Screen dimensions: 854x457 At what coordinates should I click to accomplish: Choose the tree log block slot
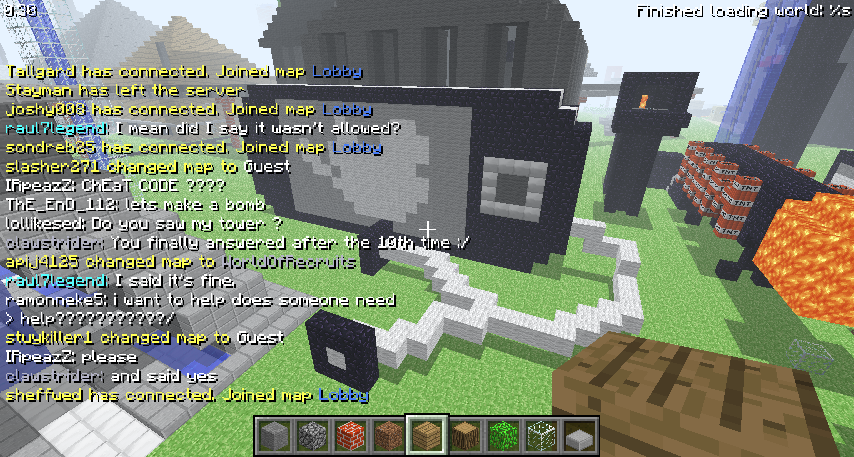click(464, 436)
